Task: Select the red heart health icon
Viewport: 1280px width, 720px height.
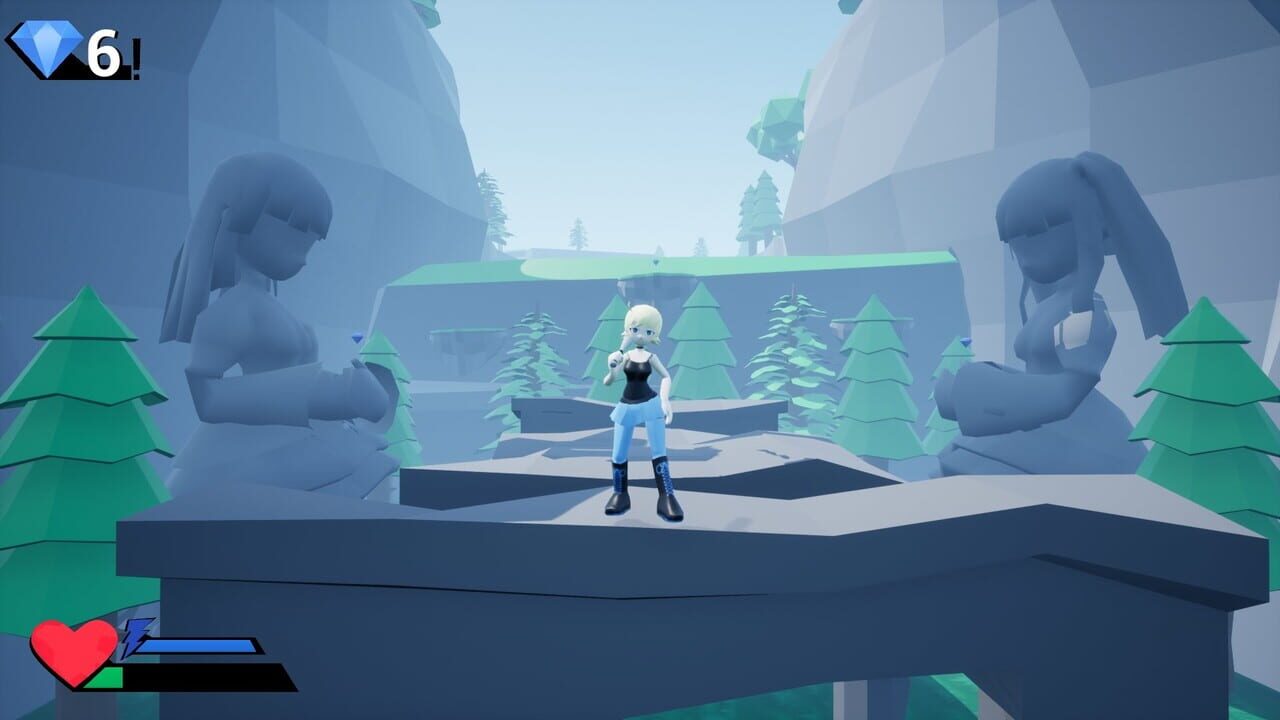Action: click(75, 648)
